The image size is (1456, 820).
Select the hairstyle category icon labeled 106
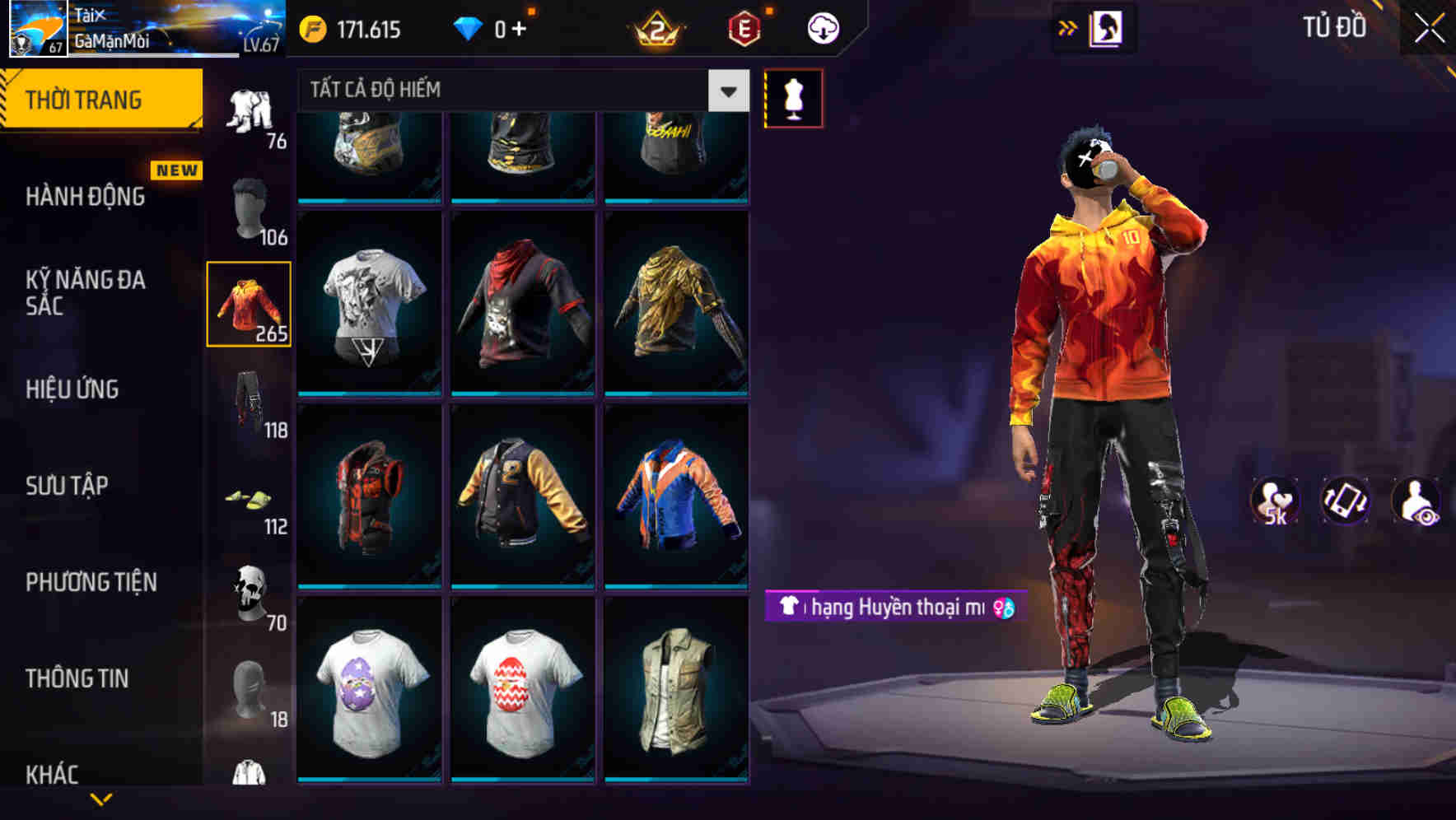(x=250, y=207)
